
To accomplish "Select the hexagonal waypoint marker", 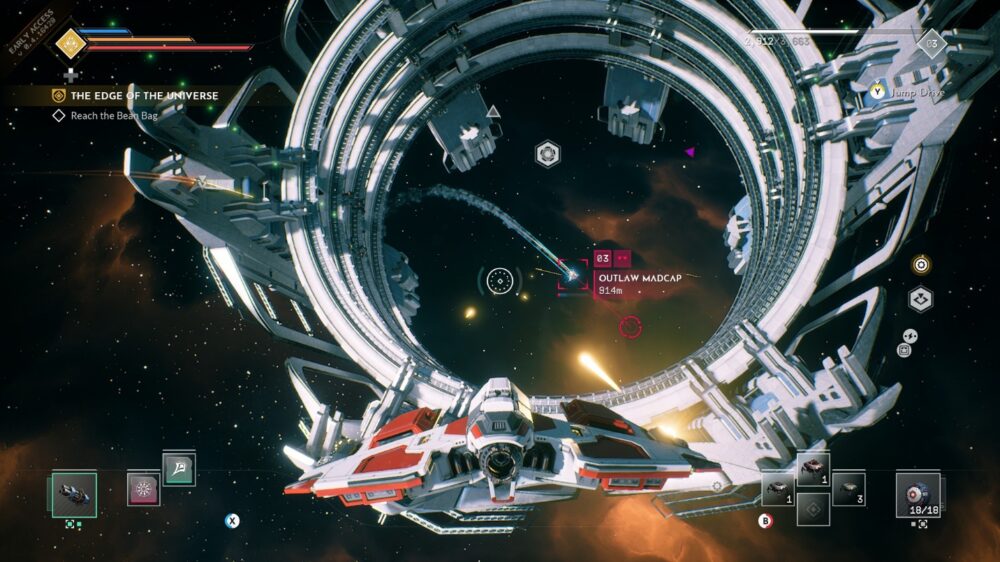I will [547, 154].
